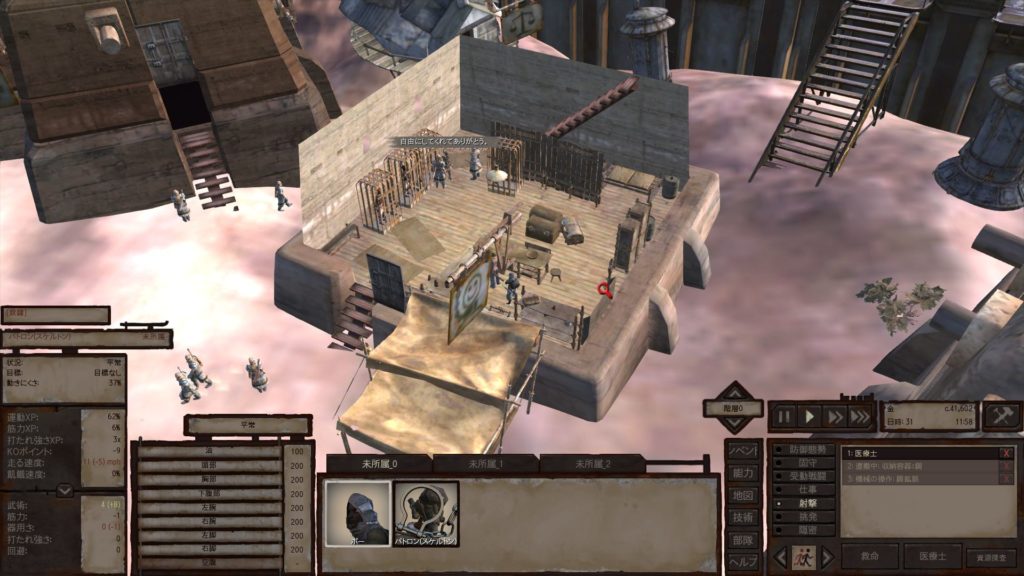The height and width of the screenshot is (576, 1024).
Task: Click the 救命 rescue order button
Action: tap(870, 557)
